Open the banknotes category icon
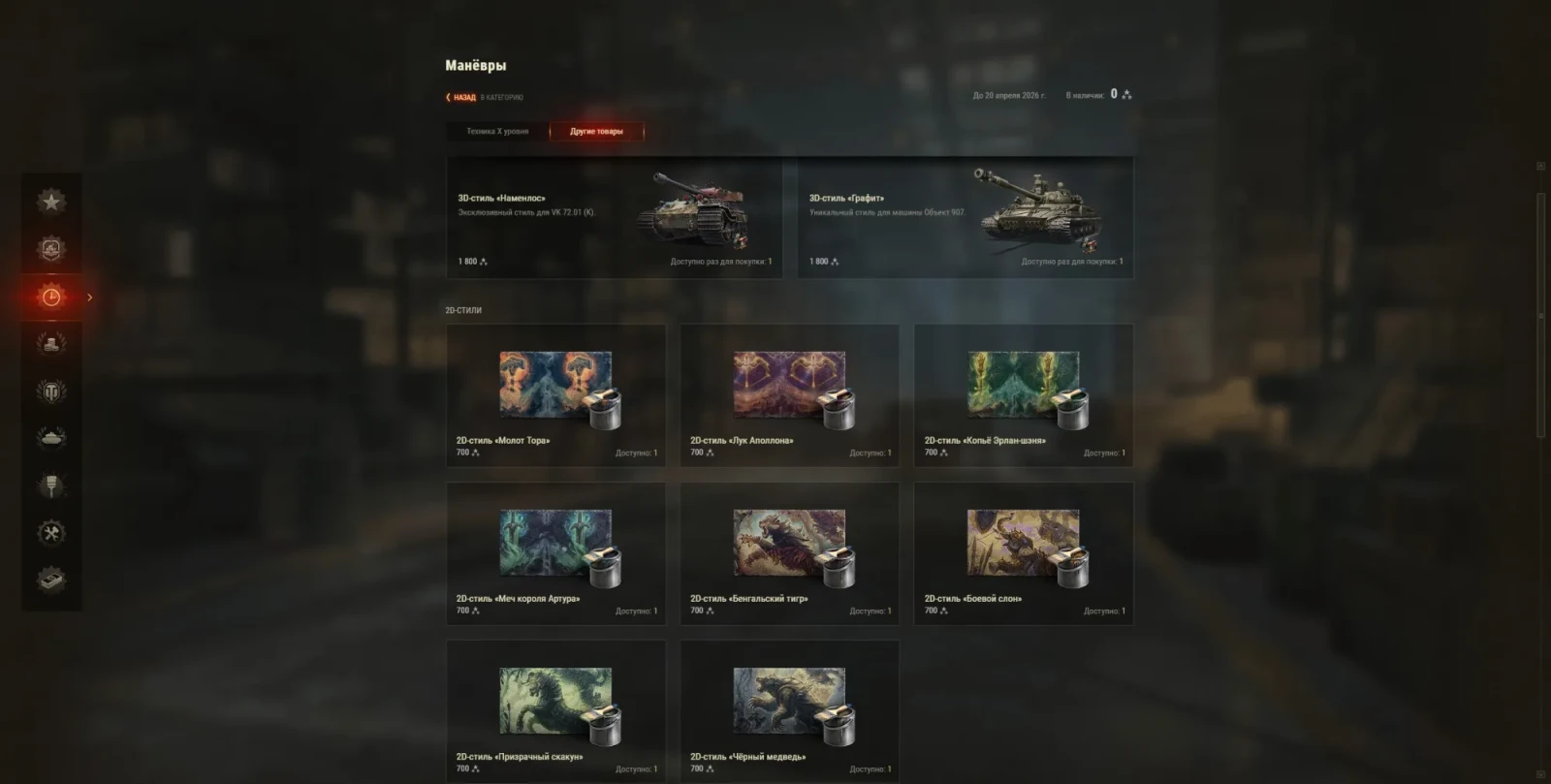Screen dimensions: 1551x784 51,580
